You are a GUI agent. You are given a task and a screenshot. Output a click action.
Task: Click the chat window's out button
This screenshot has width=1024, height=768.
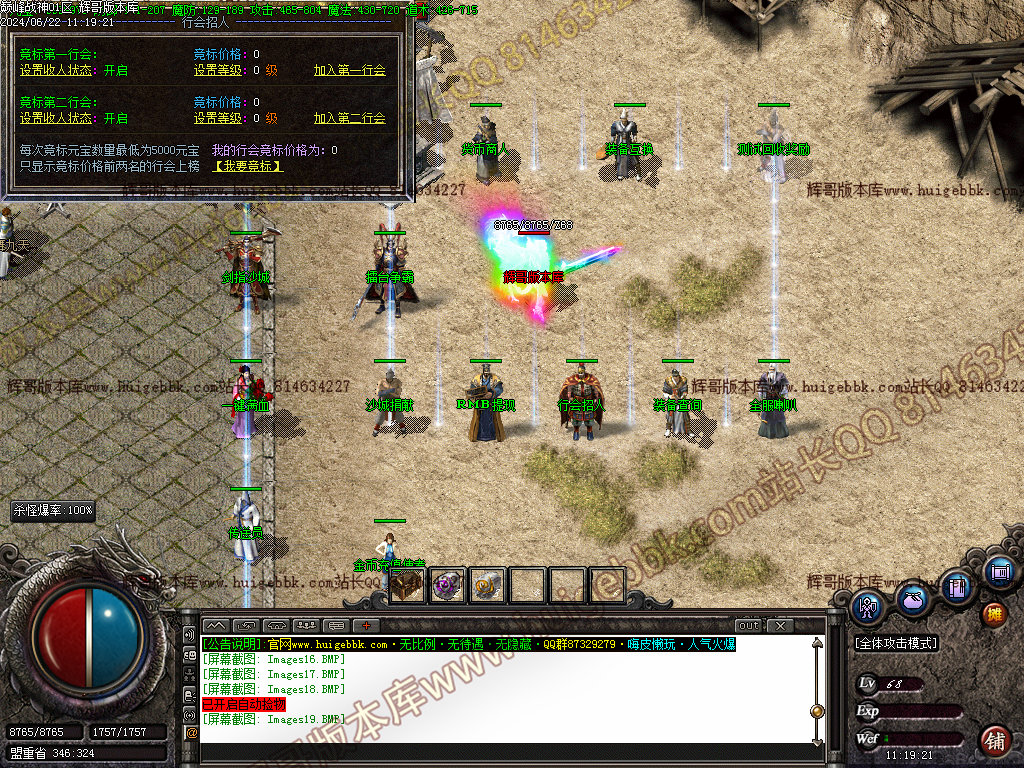pos(749,625)
